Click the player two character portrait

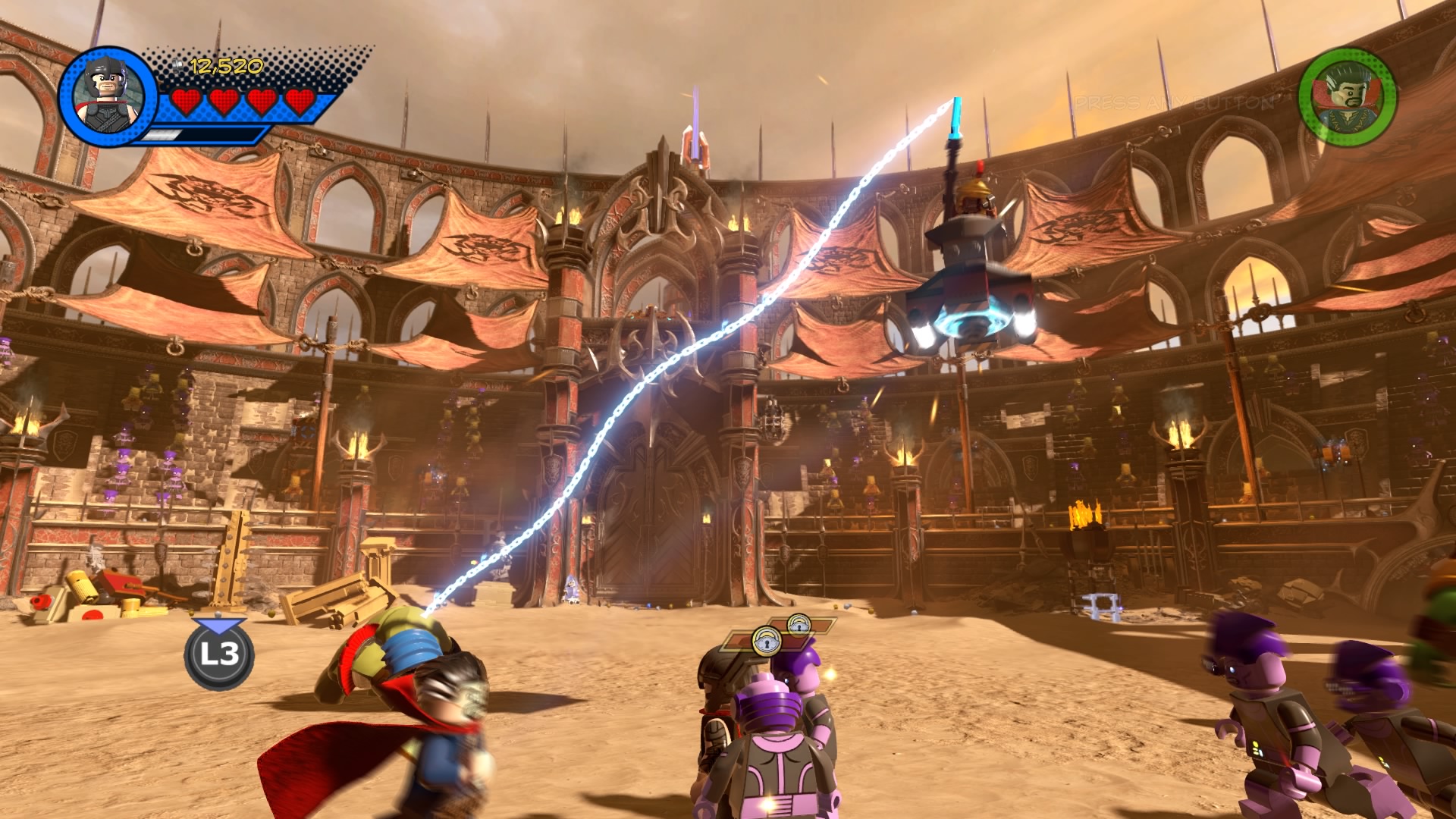click(1347, 96)
